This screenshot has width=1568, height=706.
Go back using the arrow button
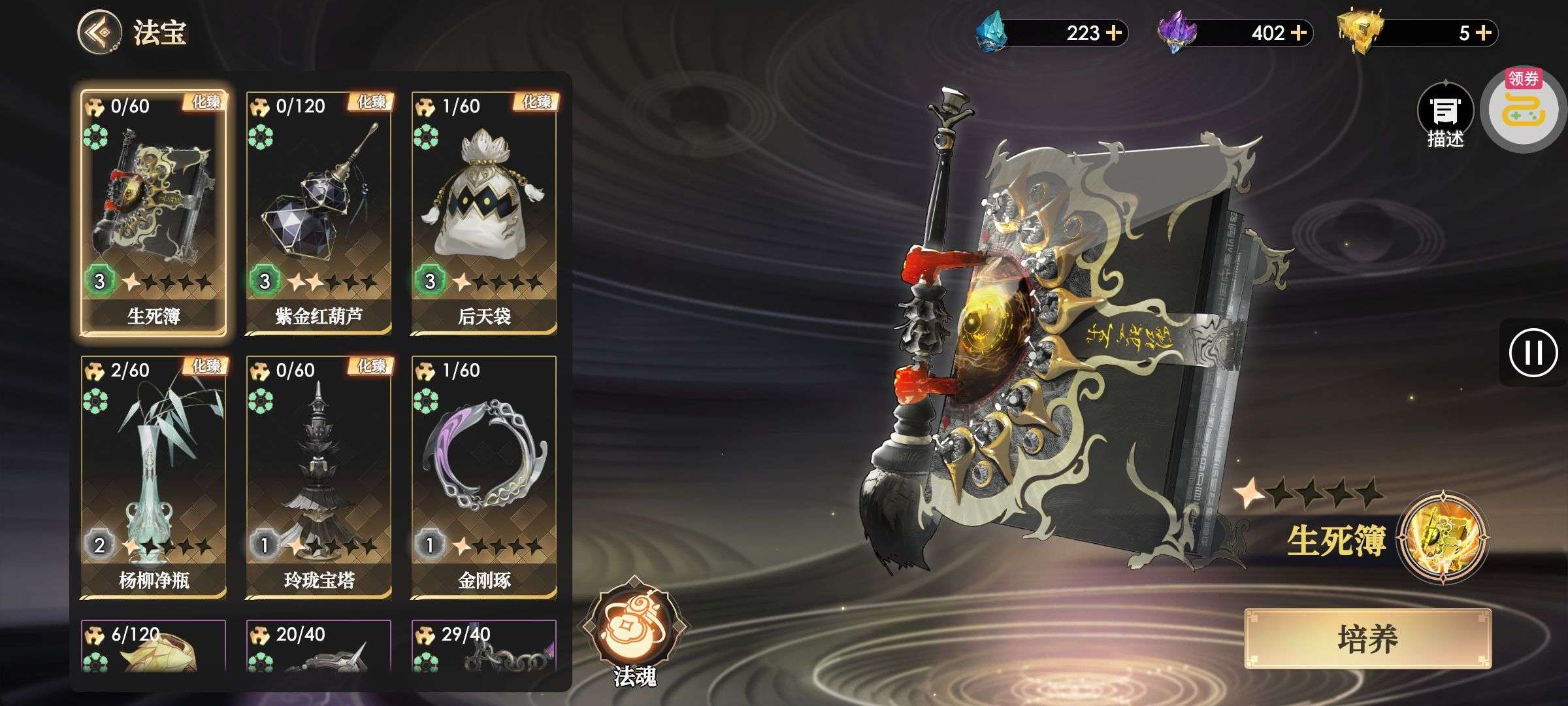pos(99,32)
